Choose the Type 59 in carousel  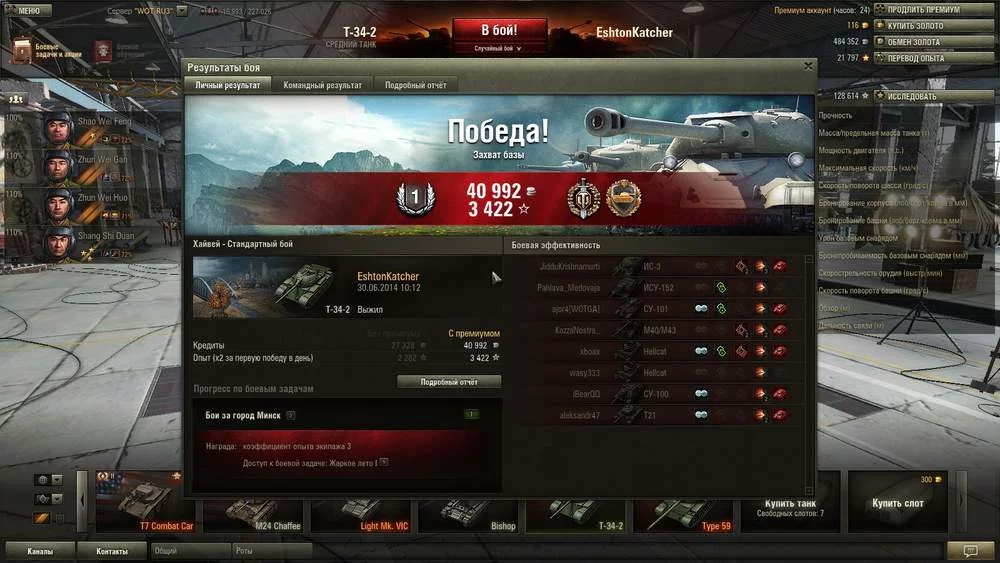(689, 501)
